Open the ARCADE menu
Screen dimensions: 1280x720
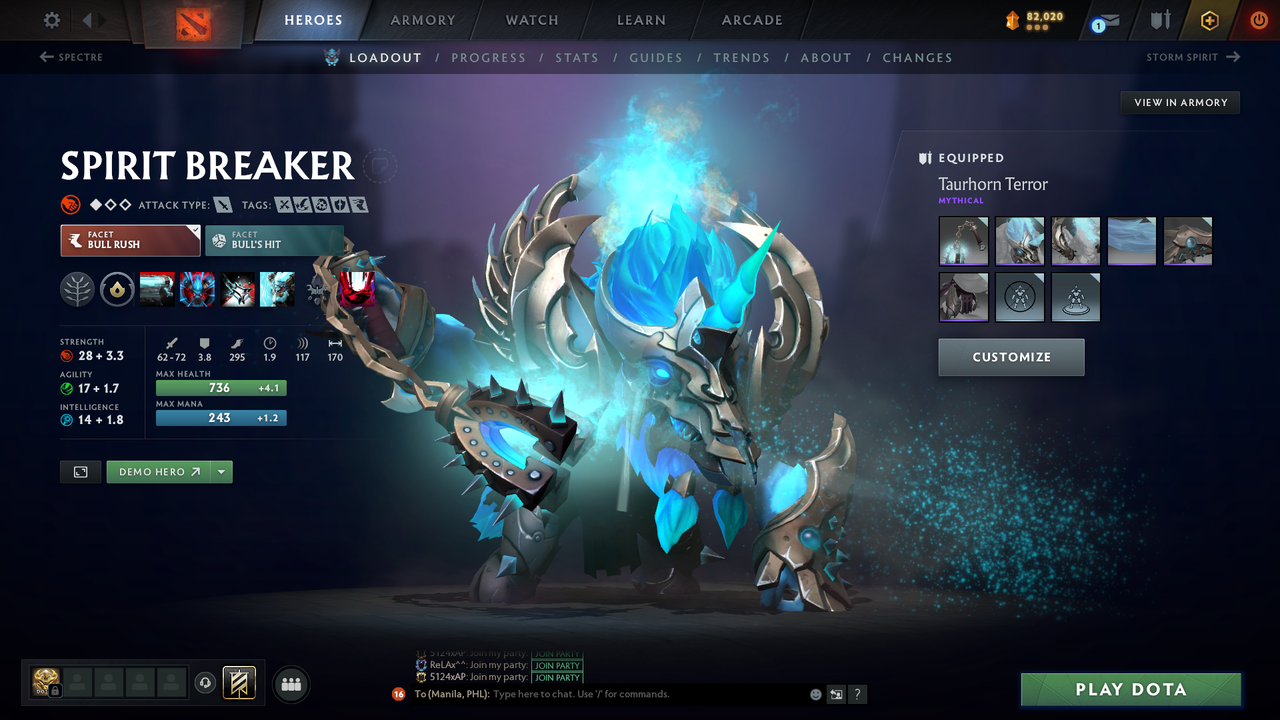[751, 20]
